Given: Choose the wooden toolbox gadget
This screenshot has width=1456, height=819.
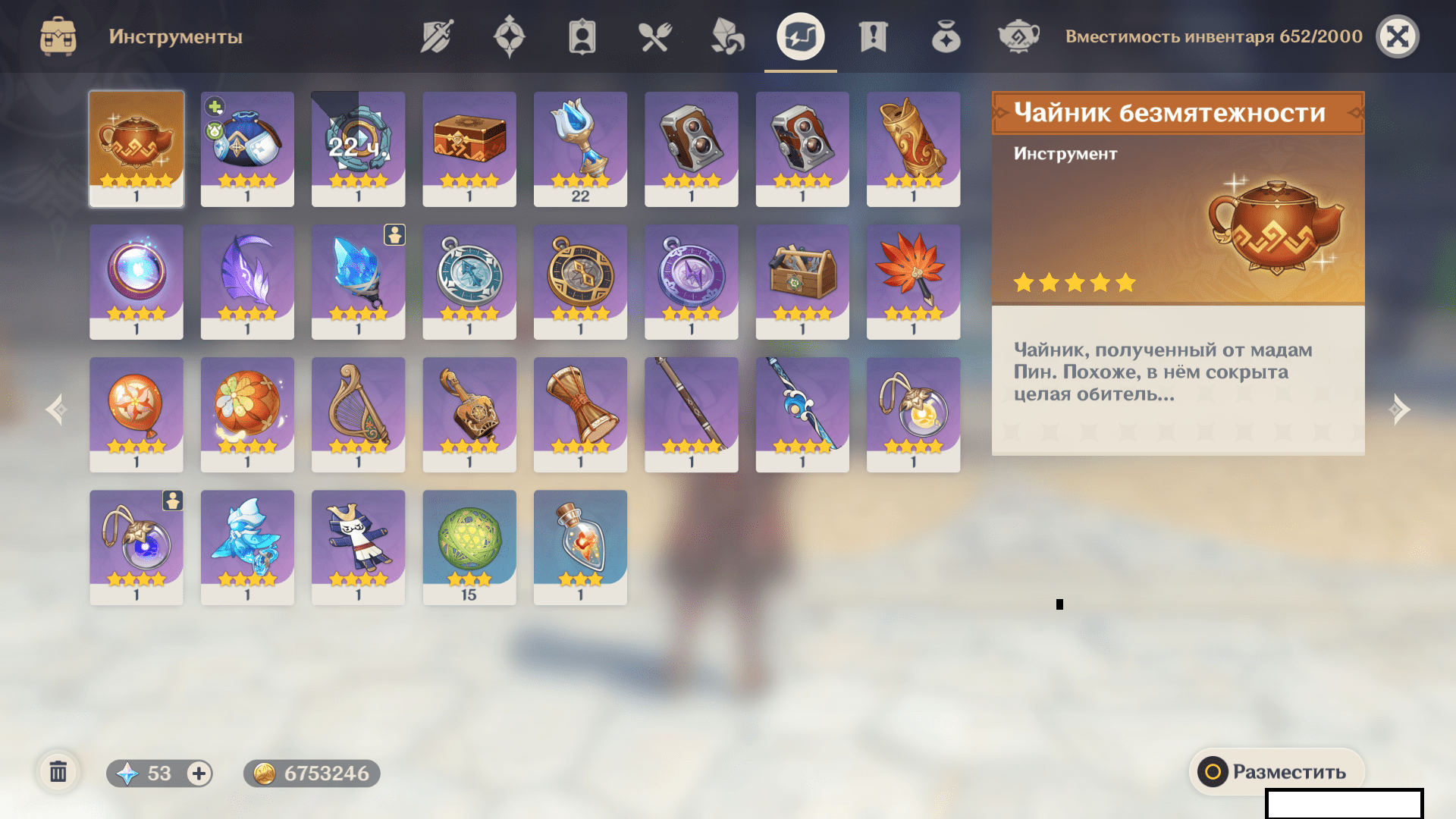Looking at the screenshot, I should pyautogui.click(x=802, y=281).
